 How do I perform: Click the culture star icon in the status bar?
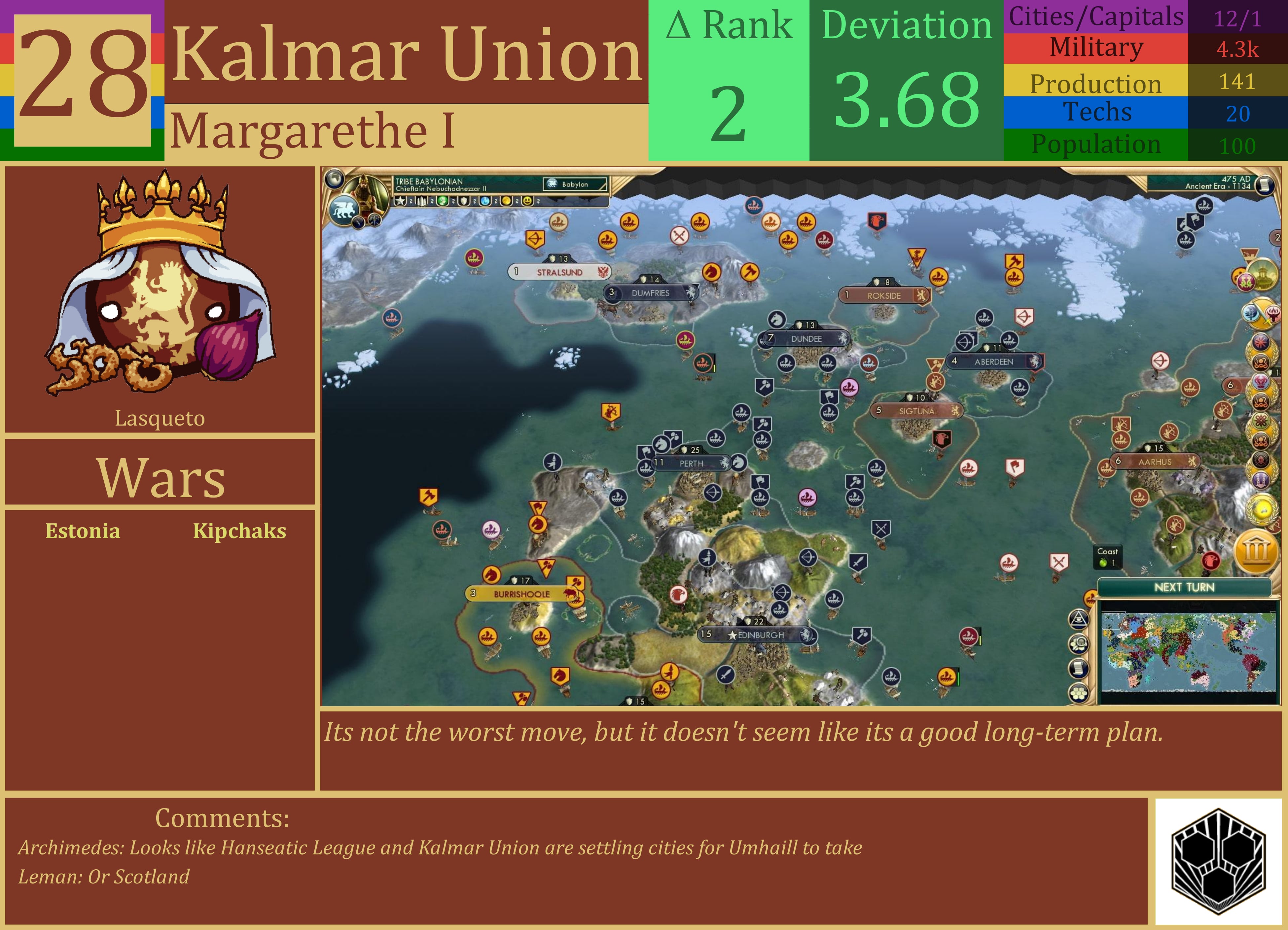[x=401, y=202]
